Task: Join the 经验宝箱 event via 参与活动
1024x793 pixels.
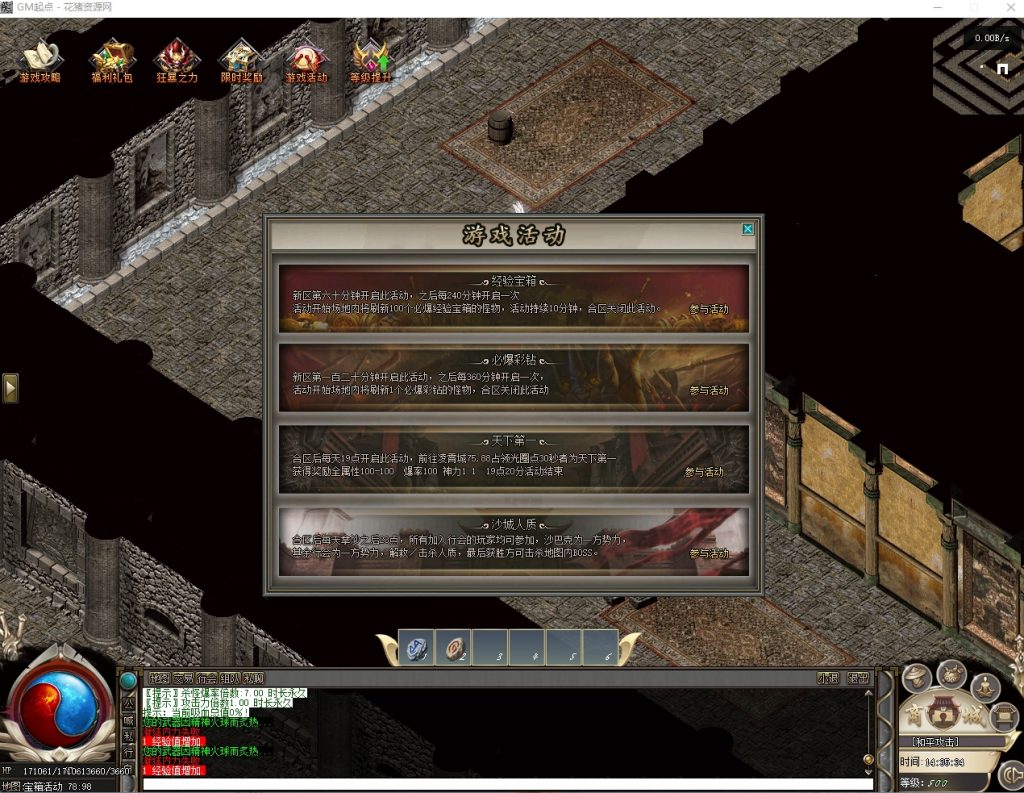Action: 709,309
